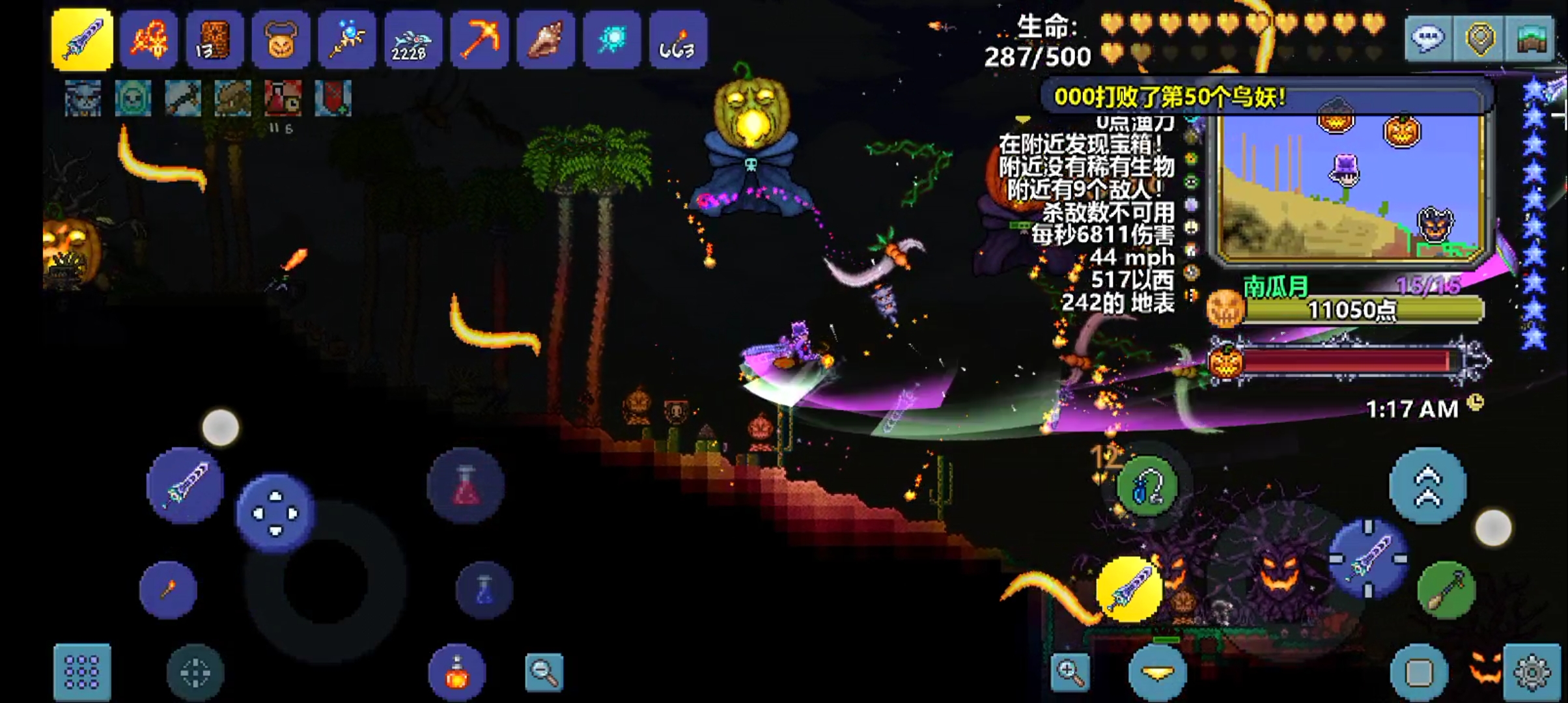The width and height of the screenshot is (1568, 703).
Task: Select the flaming pickaxe hotbar slot
Action: 479,40
